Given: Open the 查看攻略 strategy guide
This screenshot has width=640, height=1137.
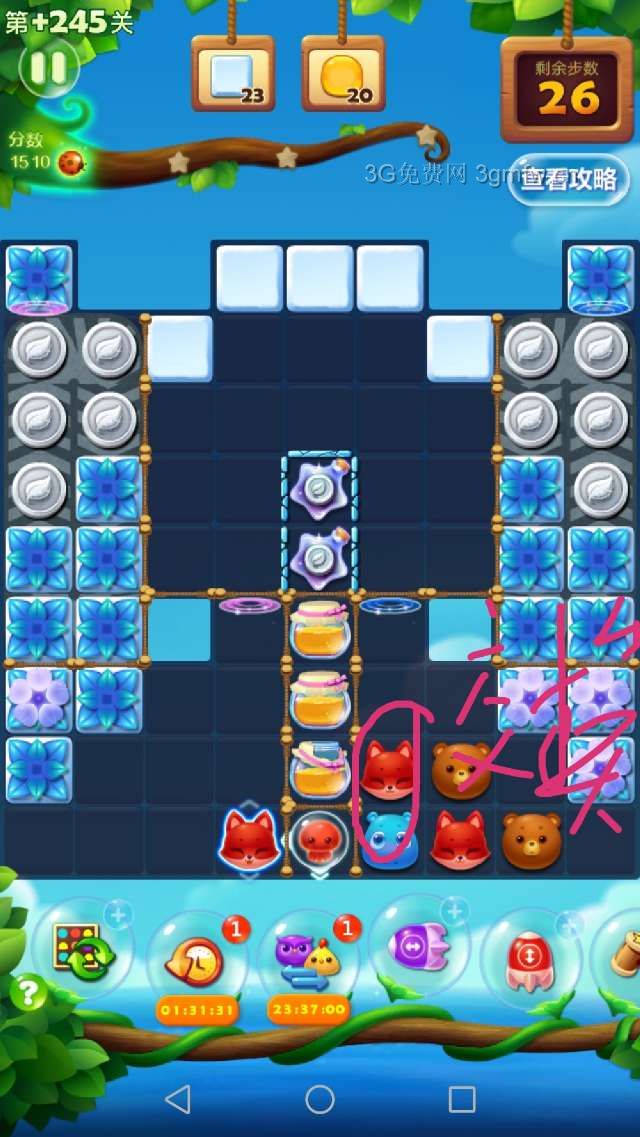Looking at the screenshot, I should (568, 179).
